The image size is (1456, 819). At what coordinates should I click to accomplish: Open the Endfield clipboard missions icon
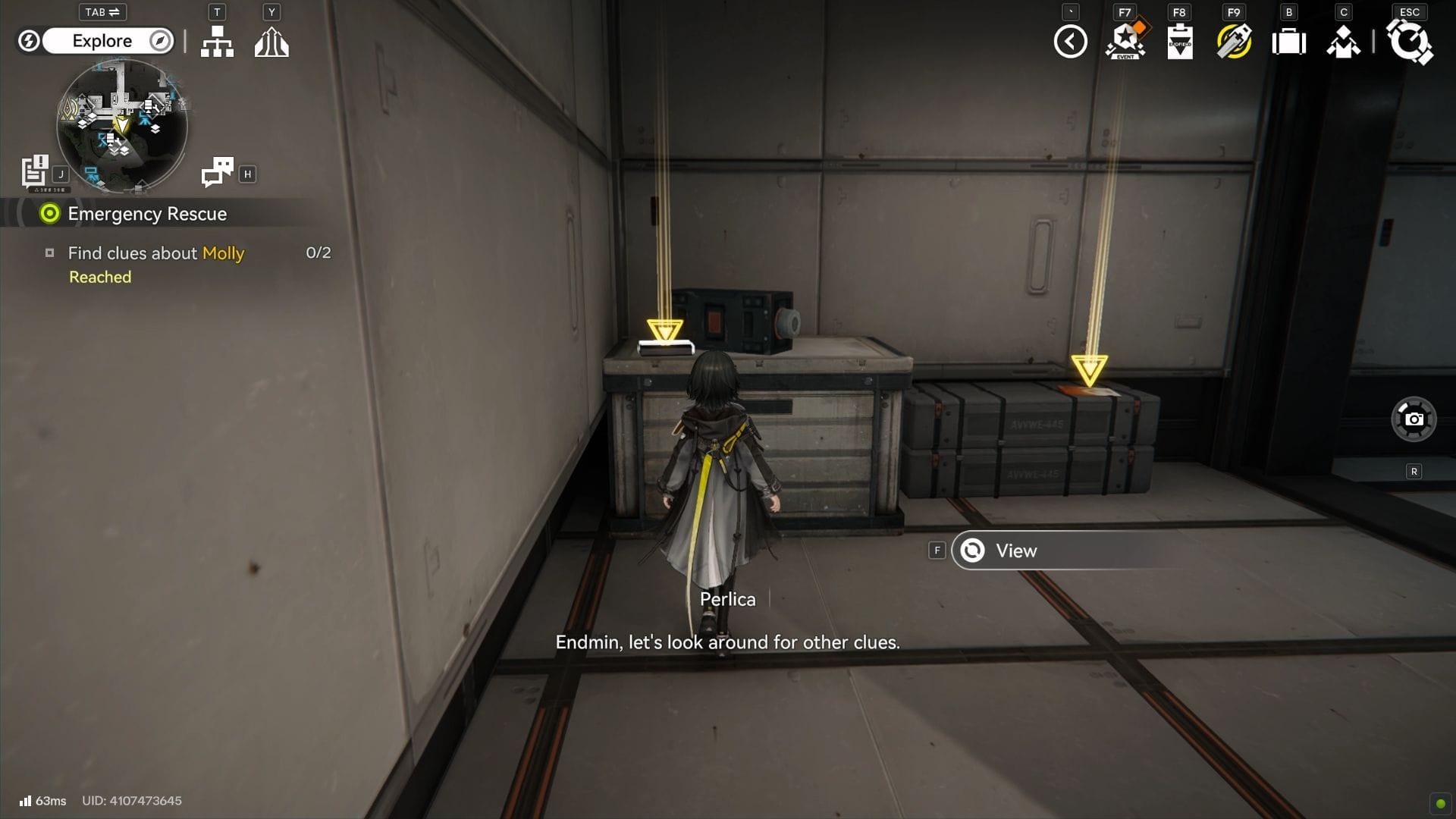point(1178,42)
